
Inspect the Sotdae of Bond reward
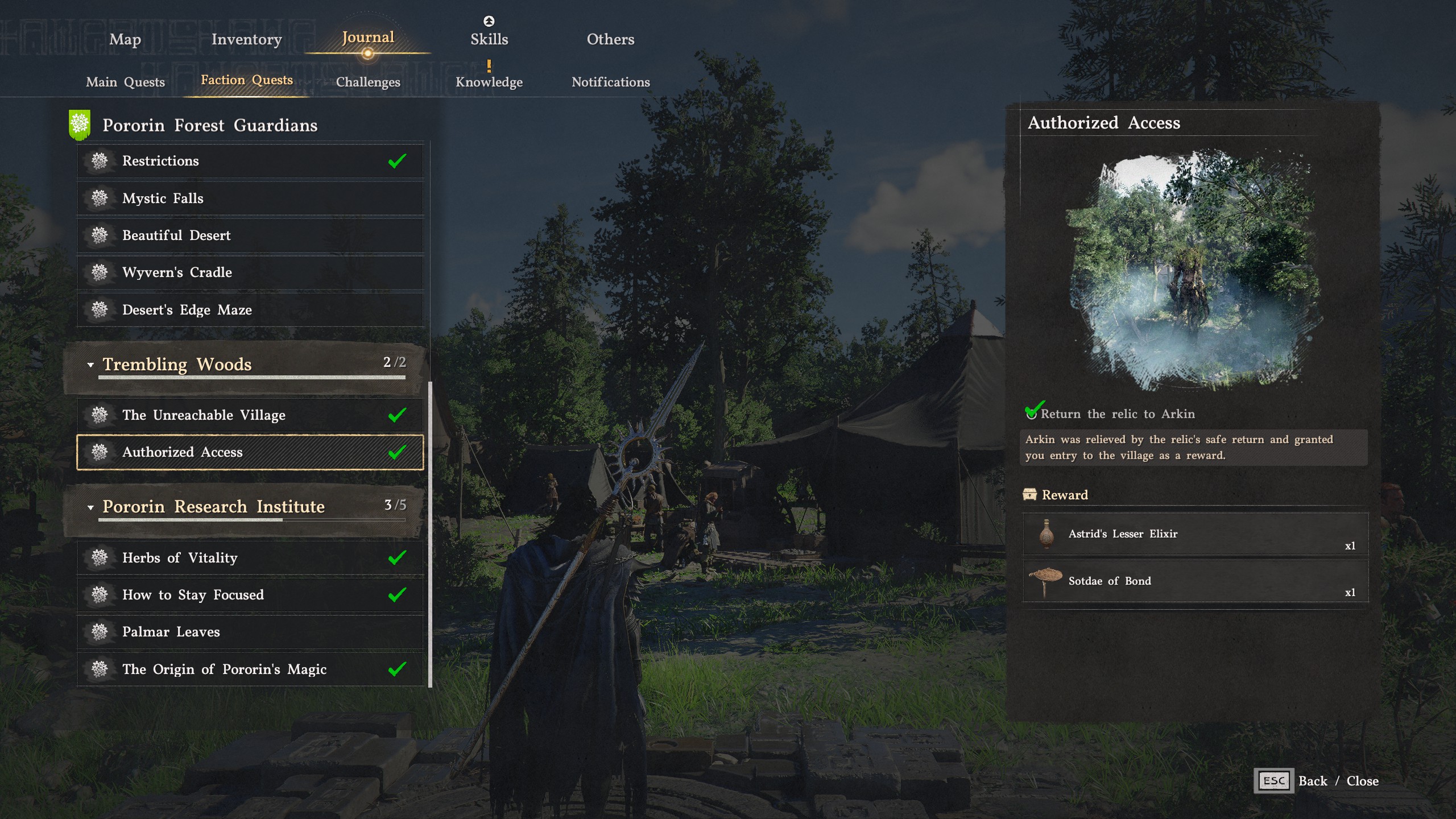pos(1194,581)
